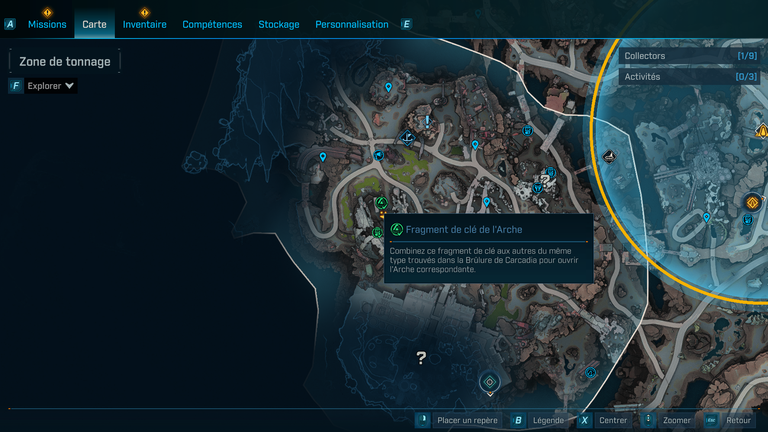Select the Carte tab
Viewport: 768px width, 432px height.
point(94,24)
